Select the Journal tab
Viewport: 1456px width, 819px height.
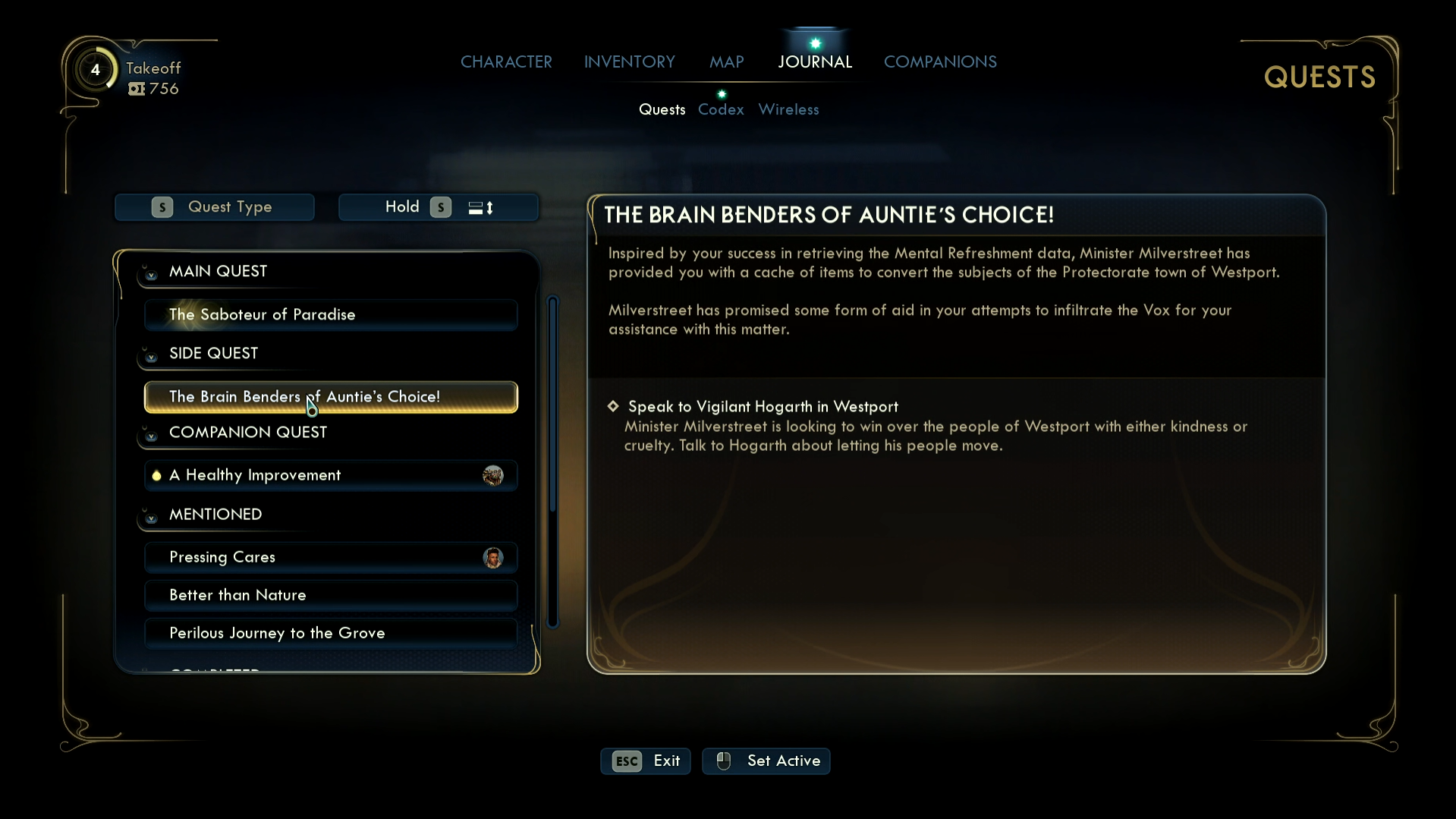pos(815,61)
